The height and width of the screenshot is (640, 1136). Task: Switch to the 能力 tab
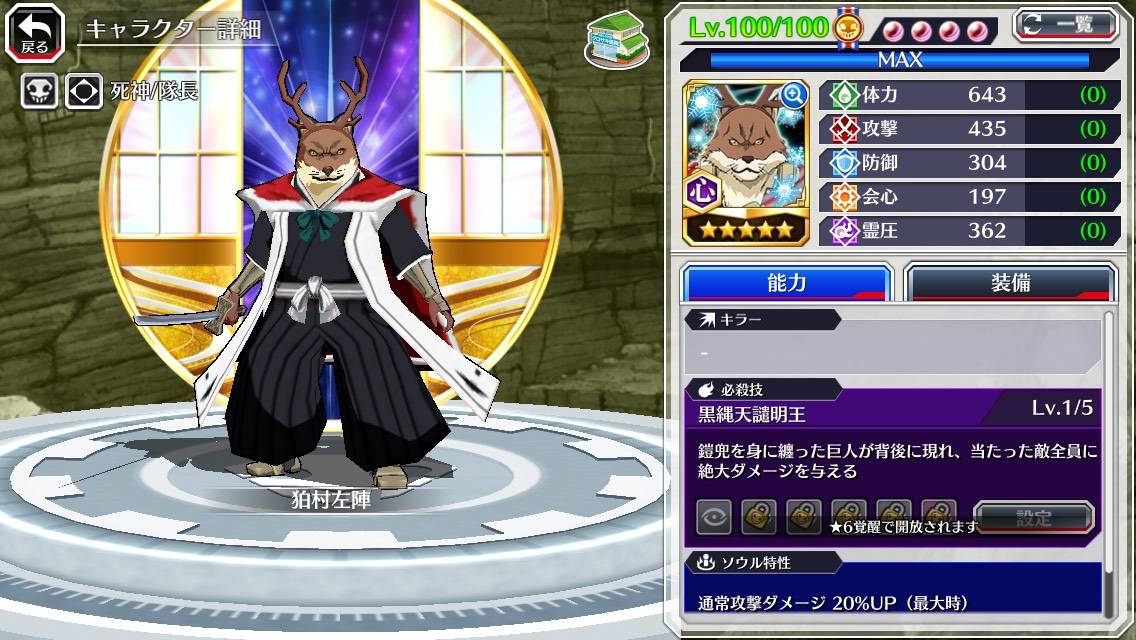(787, 283)
